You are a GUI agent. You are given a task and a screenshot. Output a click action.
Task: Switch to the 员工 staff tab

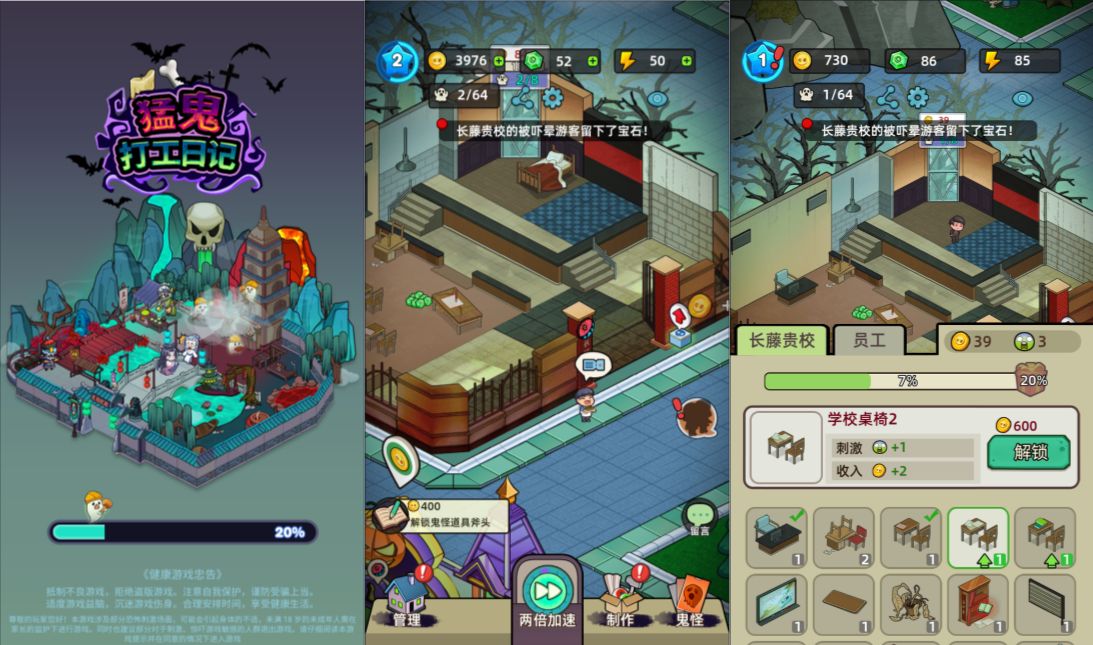coord(869,341)
